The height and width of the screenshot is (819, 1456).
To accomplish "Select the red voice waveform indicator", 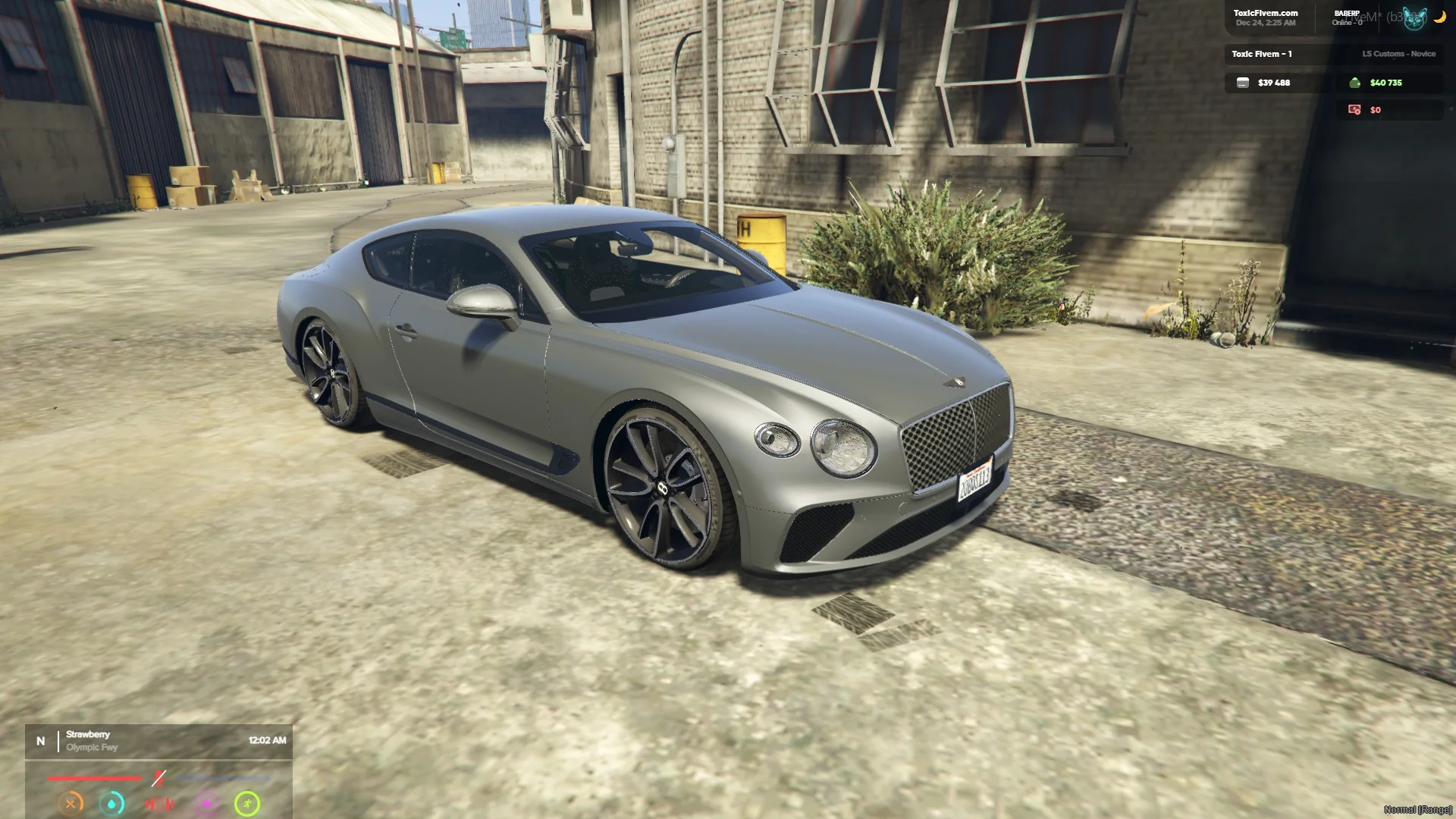I will [x=159, y=803].
